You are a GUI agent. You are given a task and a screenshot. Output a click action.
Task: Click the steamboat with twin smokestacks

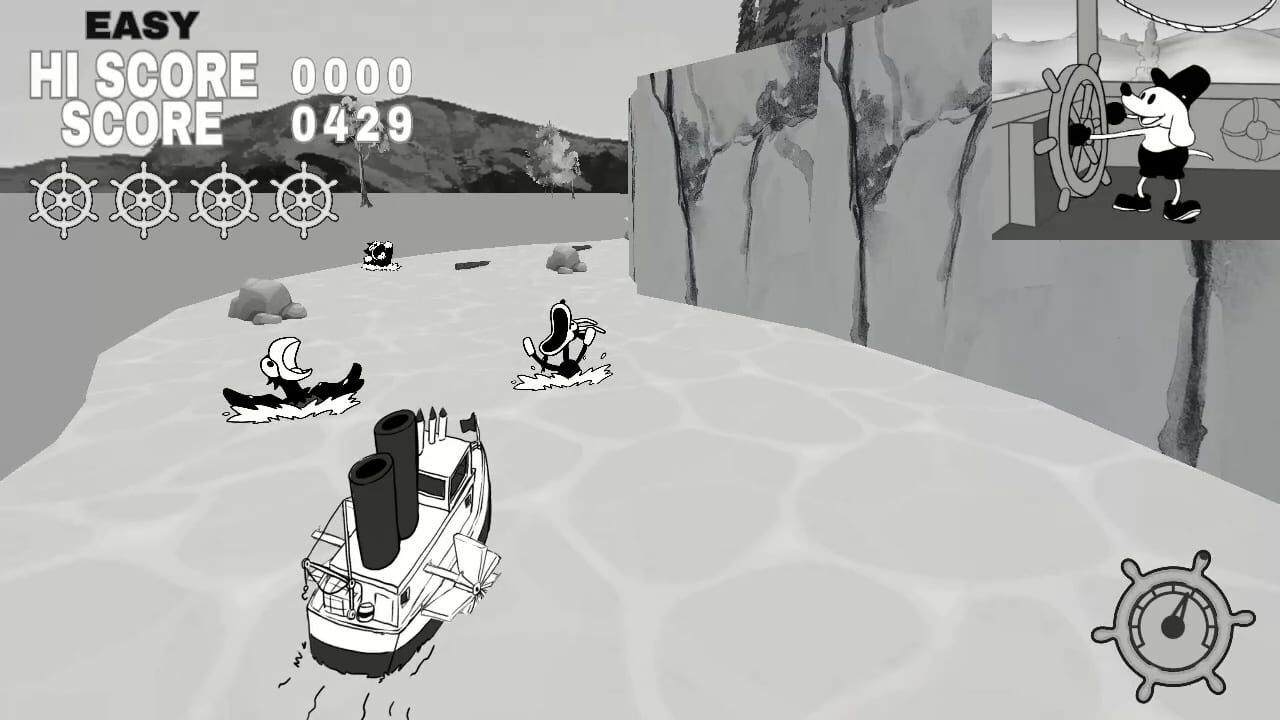point(395,550)
